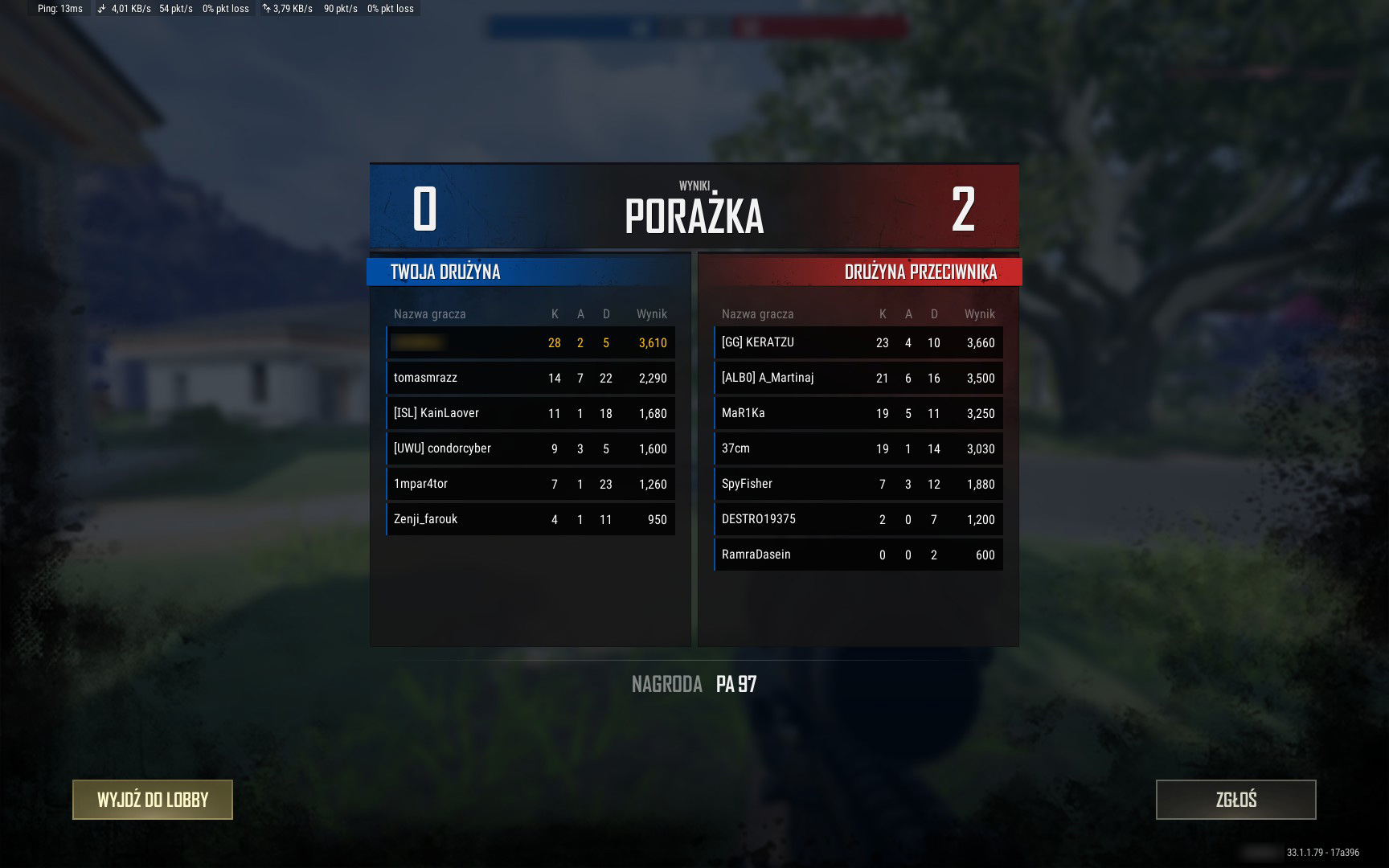
Task: Click the Wyjdź do Lobby button
Action: pos(153,800)
